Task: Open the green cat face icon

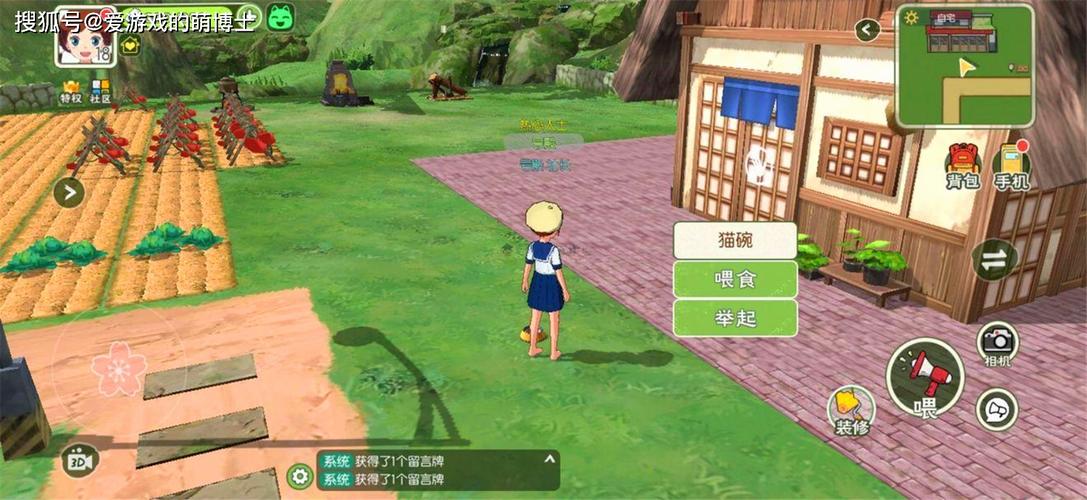Action: [280, 17]
